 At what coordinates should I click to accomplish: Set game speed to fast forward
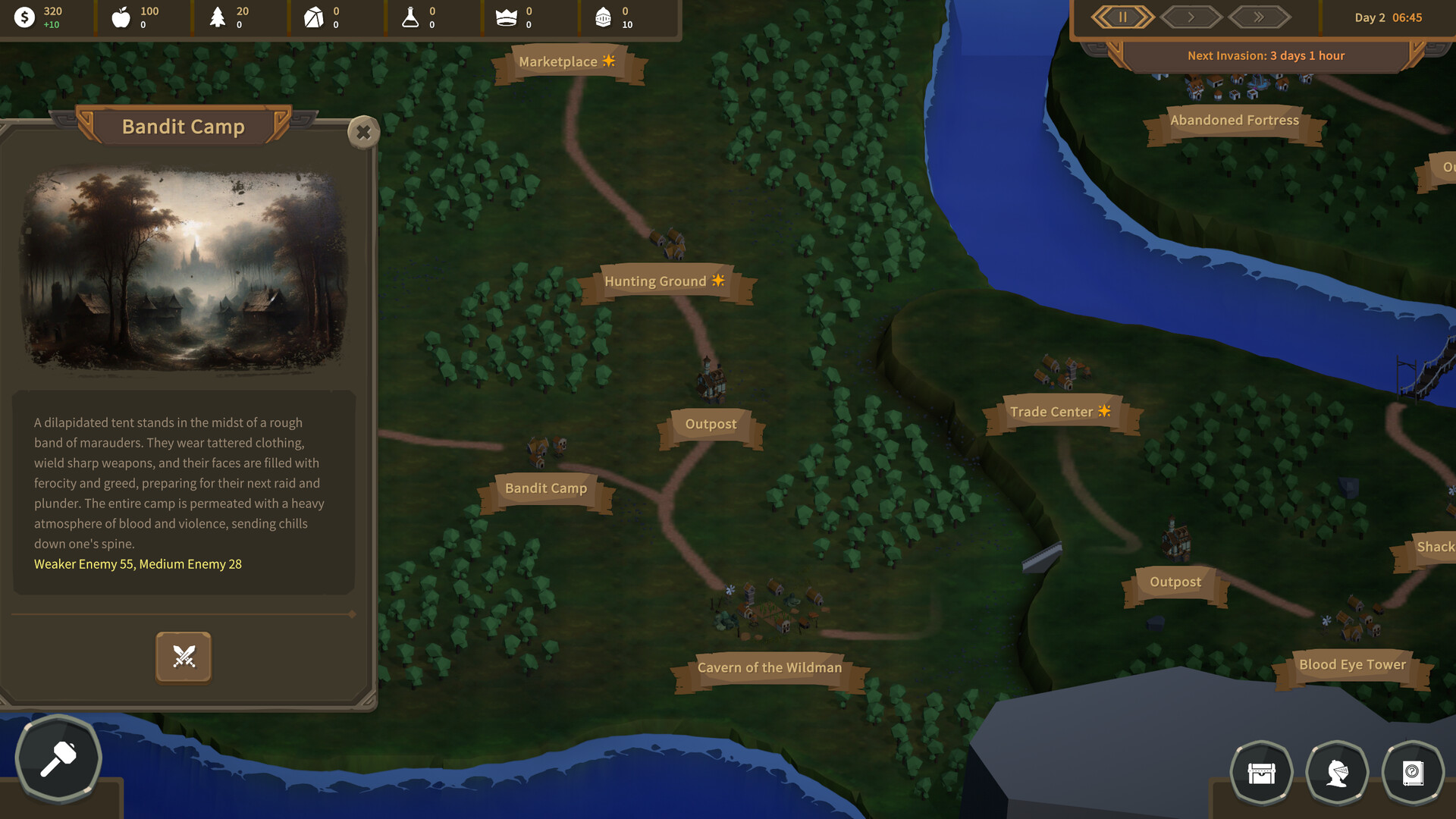click(1259, 17)
